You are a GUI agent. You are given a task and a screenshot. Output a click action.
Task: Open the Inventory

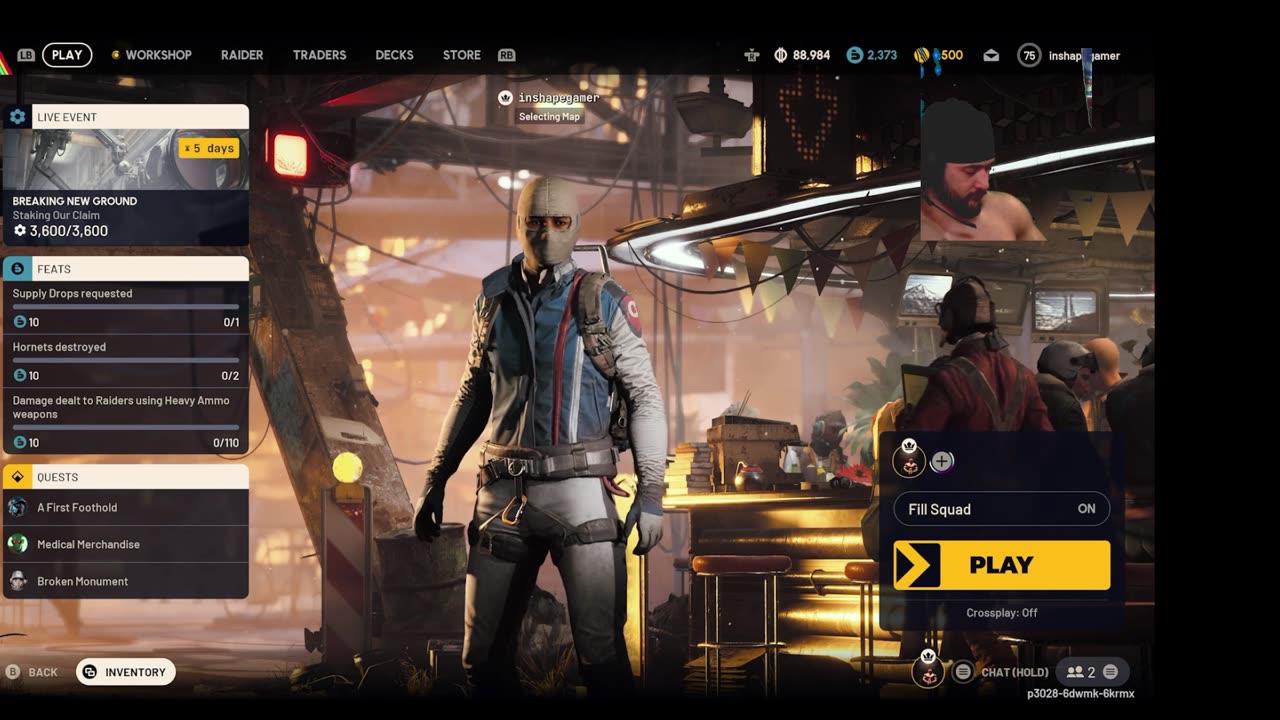(x=126, y=672)
